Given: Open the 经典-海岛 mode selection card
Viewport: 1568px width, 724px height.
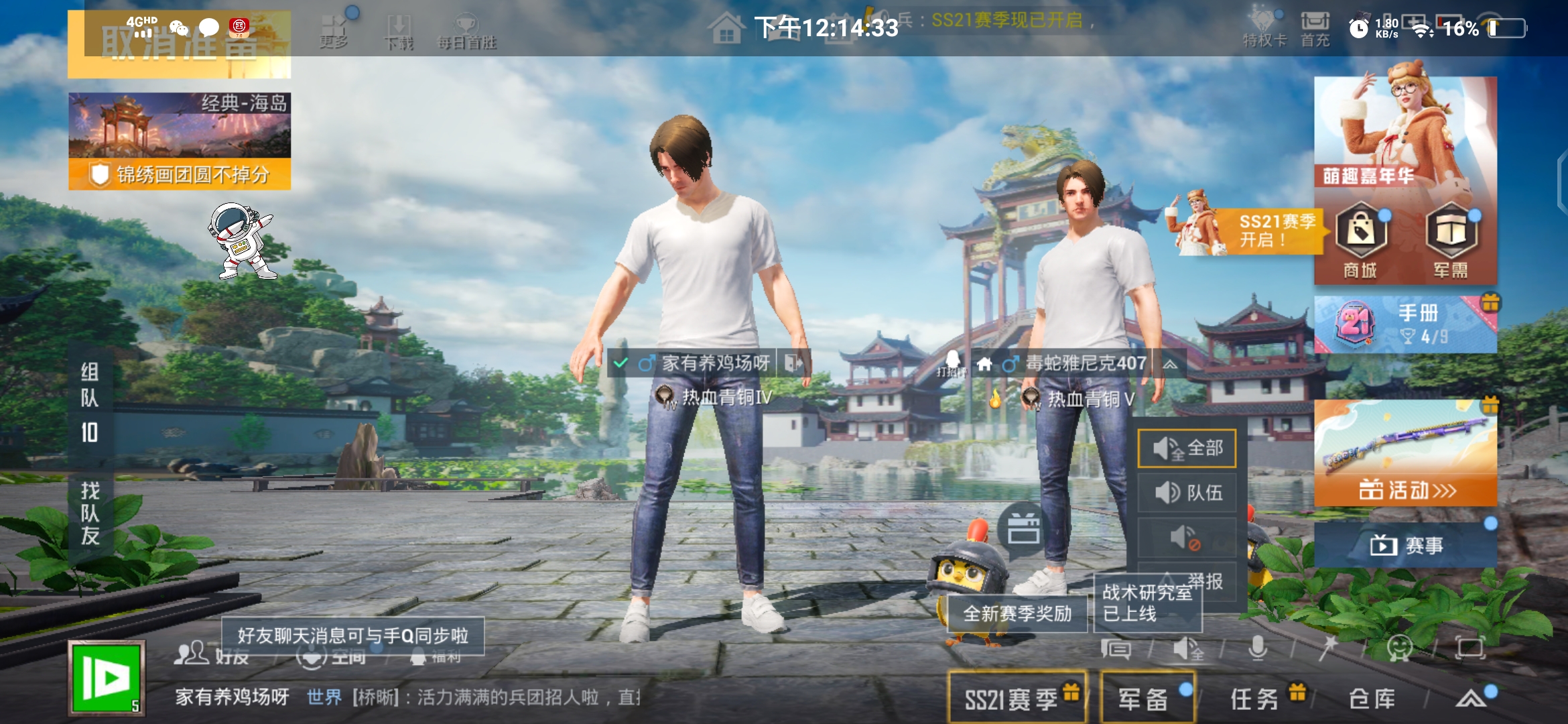Looking at the screenshot, I should tap(180, 126).
